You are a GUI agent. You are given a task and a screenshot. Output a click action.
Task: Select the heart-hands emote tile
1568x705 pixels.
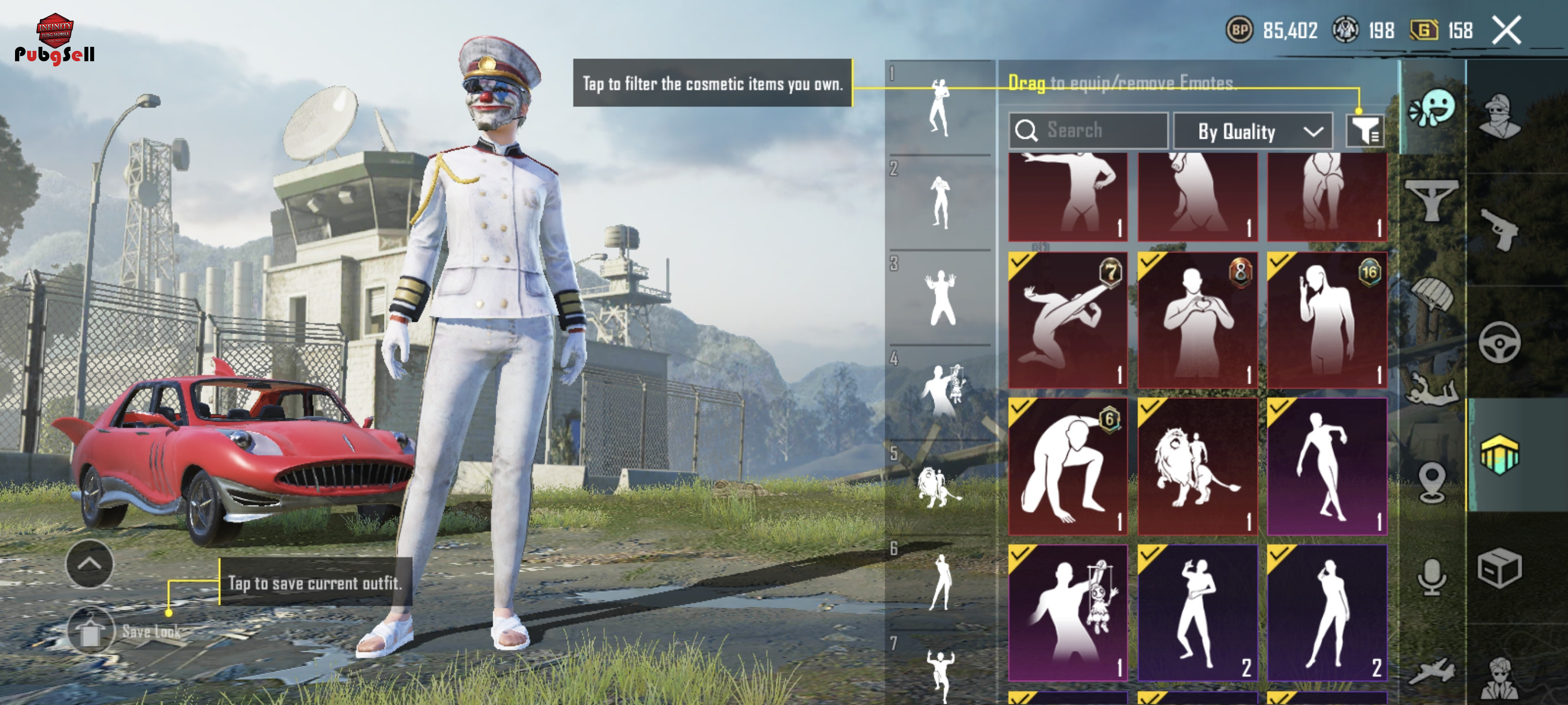[1197, 320]
